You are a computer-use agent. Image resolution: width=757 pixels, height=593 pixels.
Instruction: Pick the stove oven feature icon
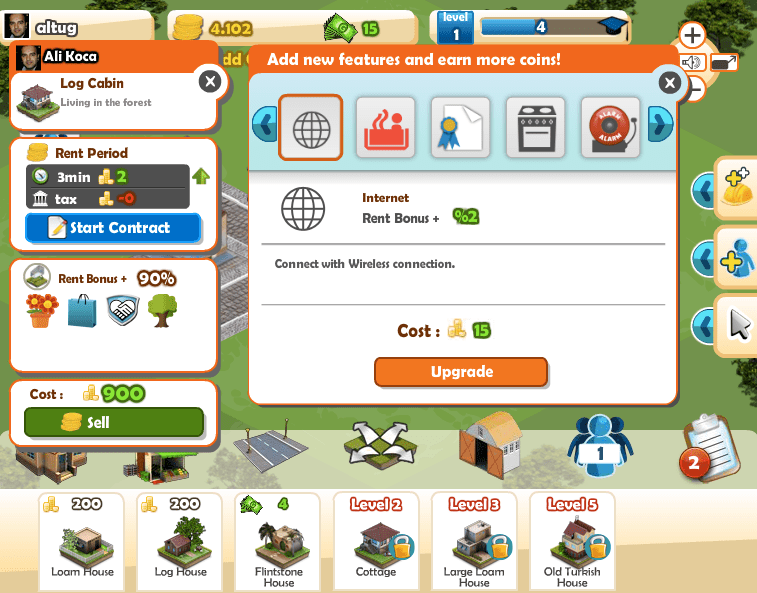point(535,127)
